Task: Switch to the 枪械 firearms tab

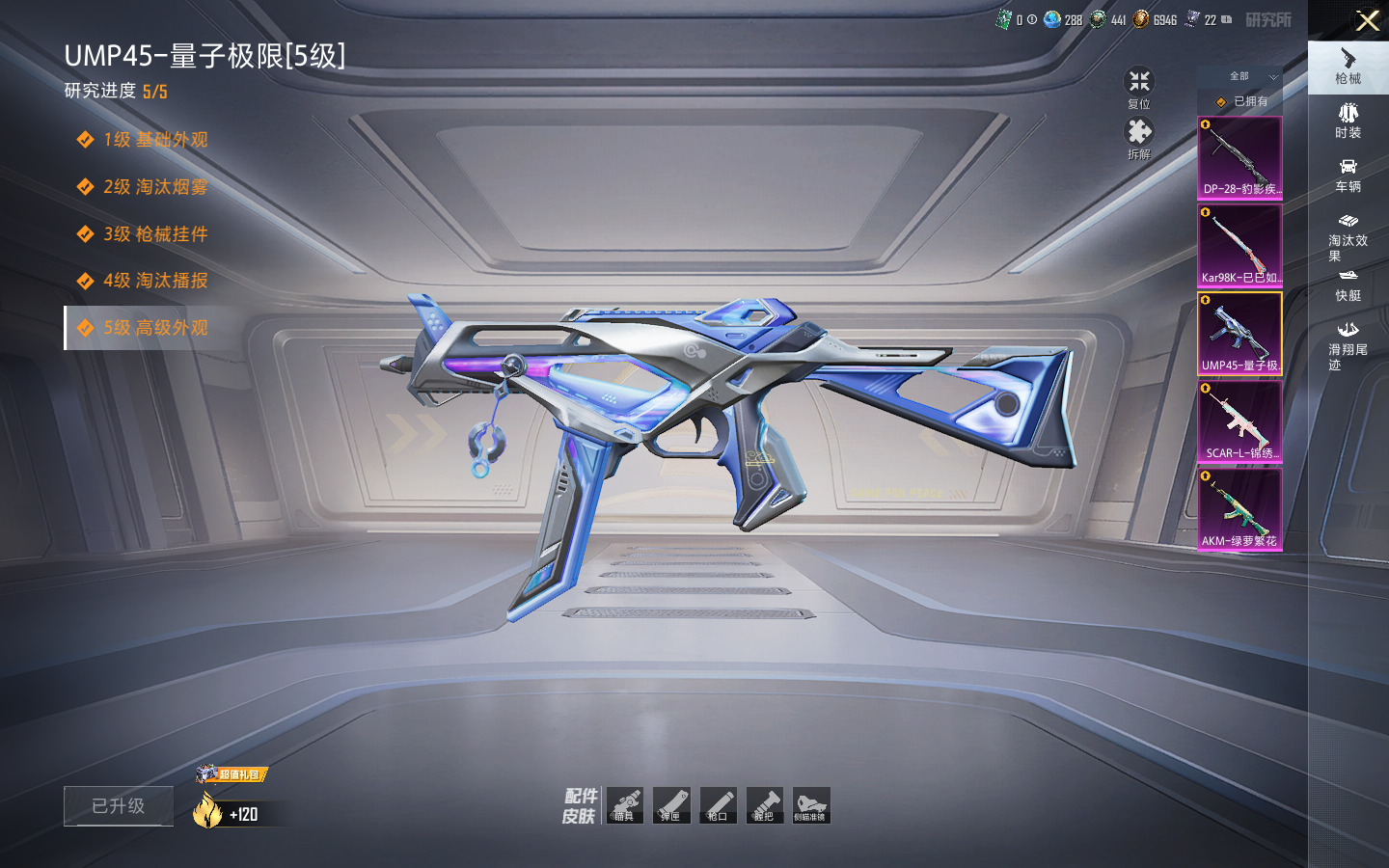Action: pos(1348,67)
